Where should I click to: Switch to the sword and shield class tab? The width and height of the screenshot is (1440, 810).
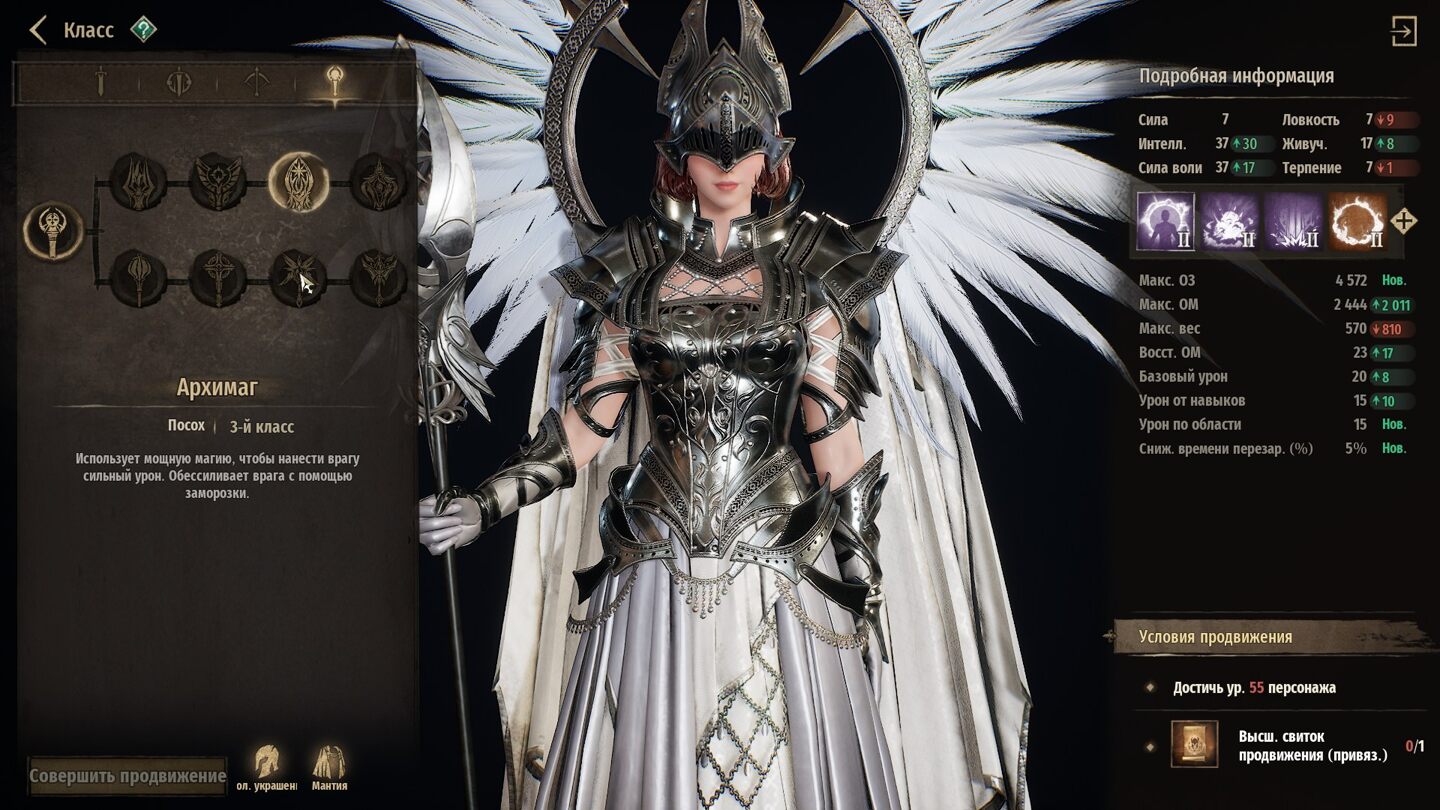[x=178, y=82]
